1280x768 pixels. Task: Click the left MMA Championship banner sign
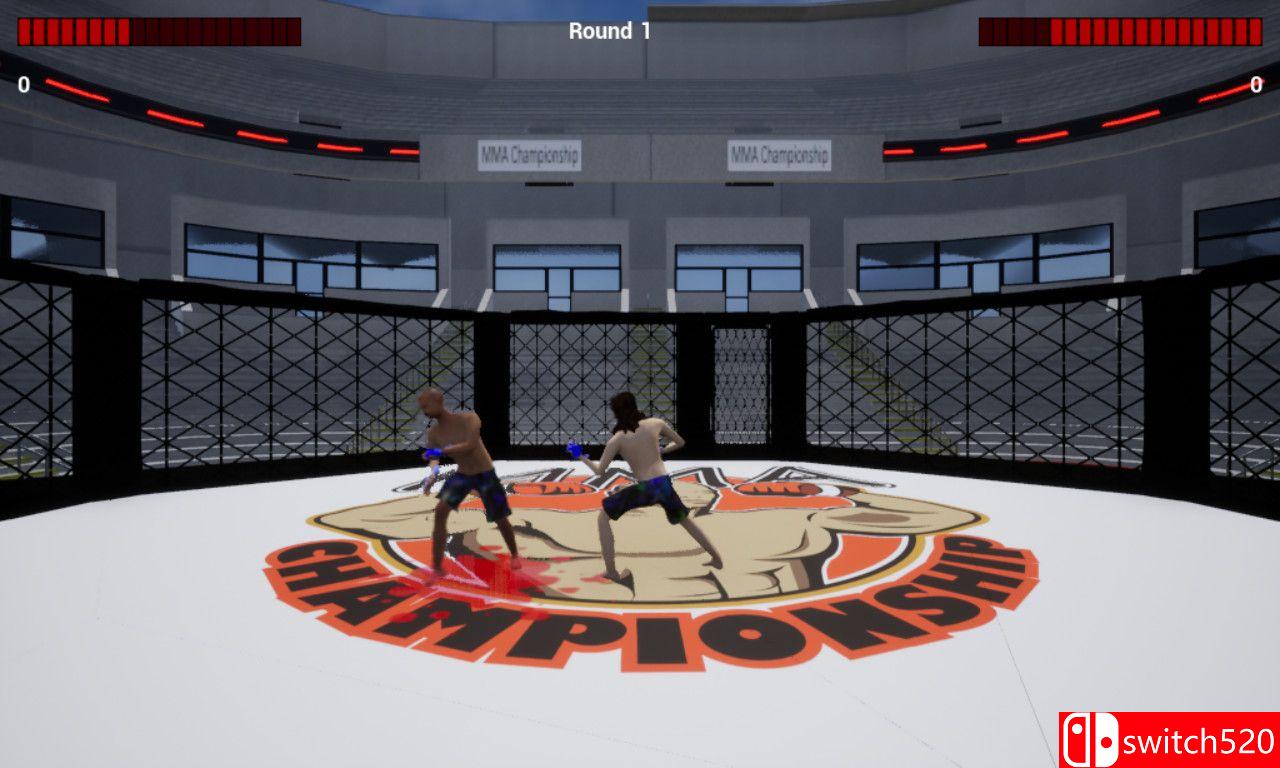point(530,154)
